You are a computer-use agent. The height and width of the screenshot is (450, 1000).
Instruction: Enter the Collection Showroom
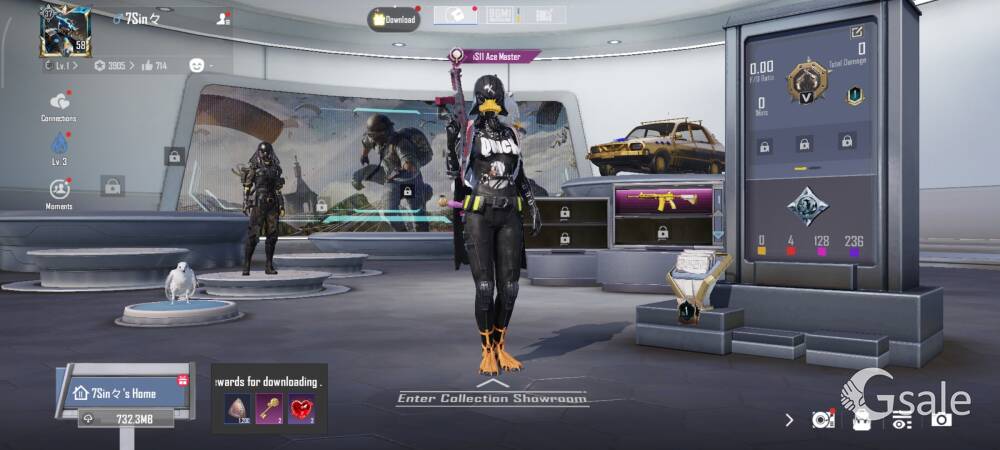click(x=490, y=397)
